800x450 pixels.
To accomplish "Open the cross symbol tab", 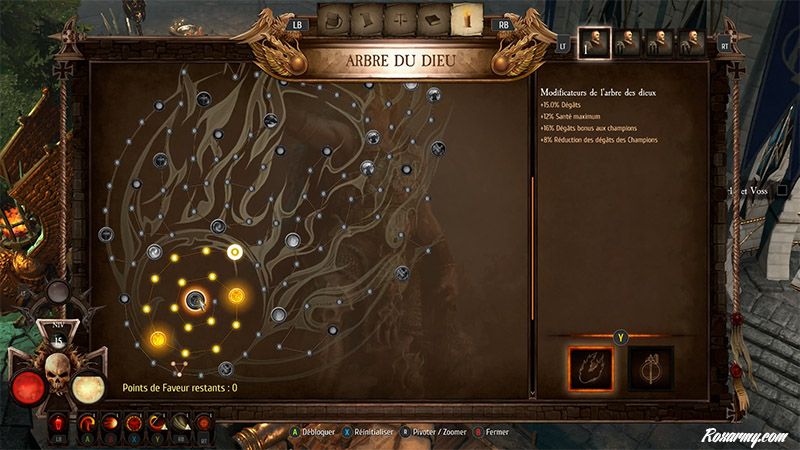I will (x=400, y=18).
